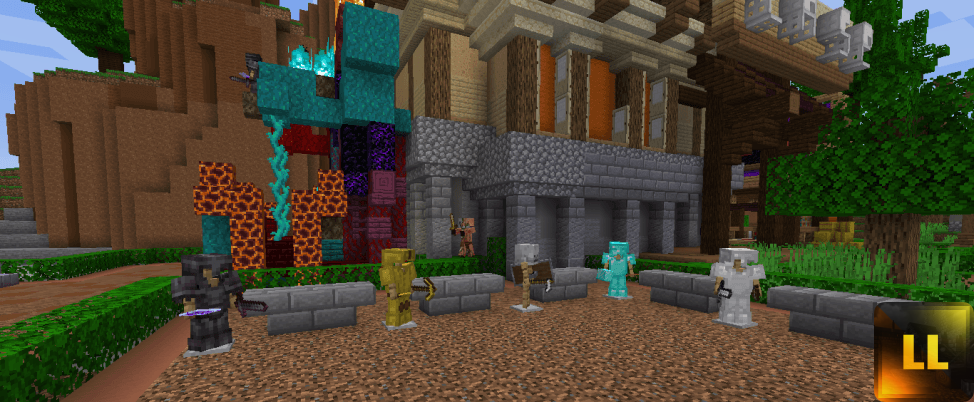Click the orange LL logo badge
The height and width of the screenshot is (402, 974).
tap(922, 352)
